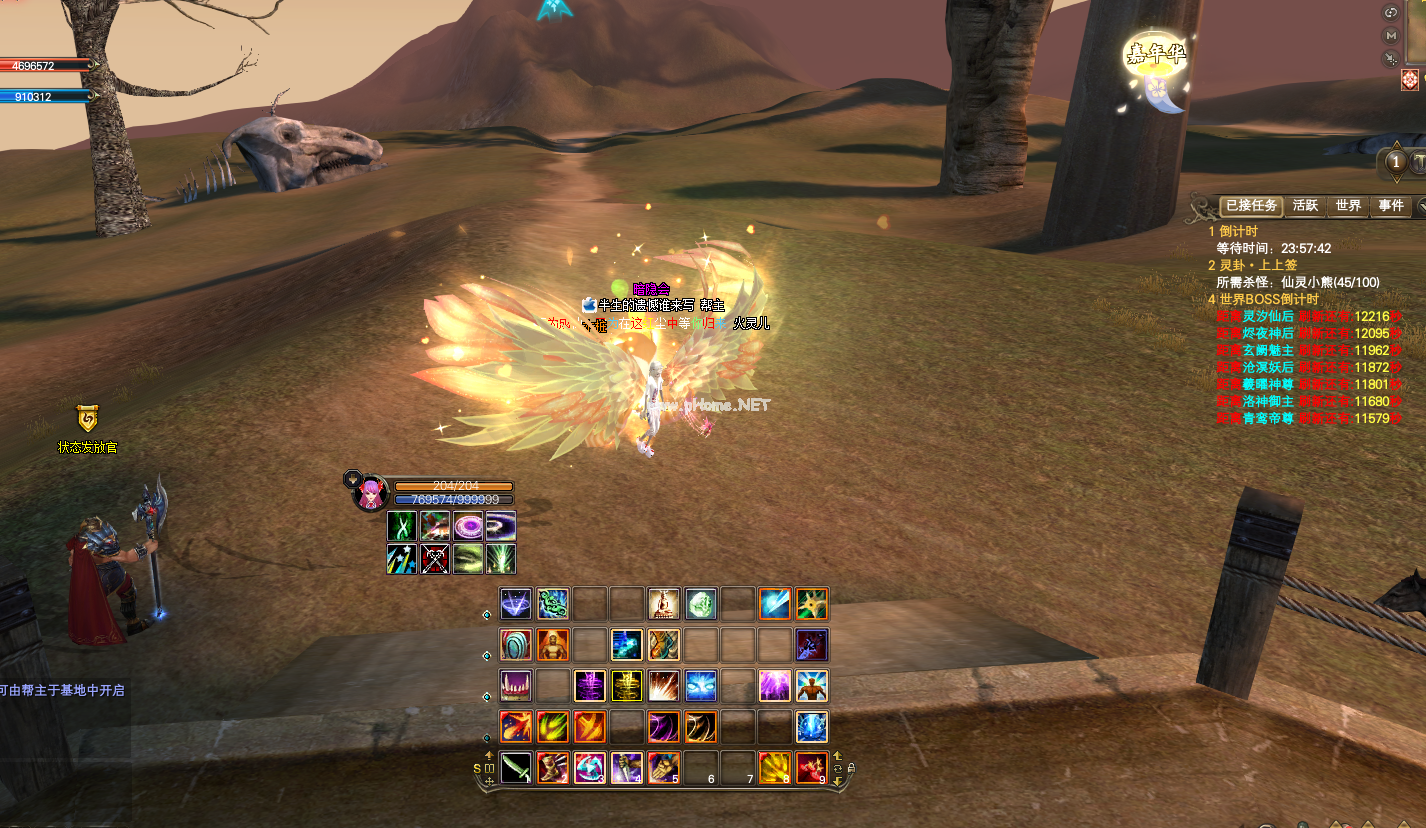Activate the seated golden Buddha skill
This screenshot has height=828, width=1426.
[663, 603]
